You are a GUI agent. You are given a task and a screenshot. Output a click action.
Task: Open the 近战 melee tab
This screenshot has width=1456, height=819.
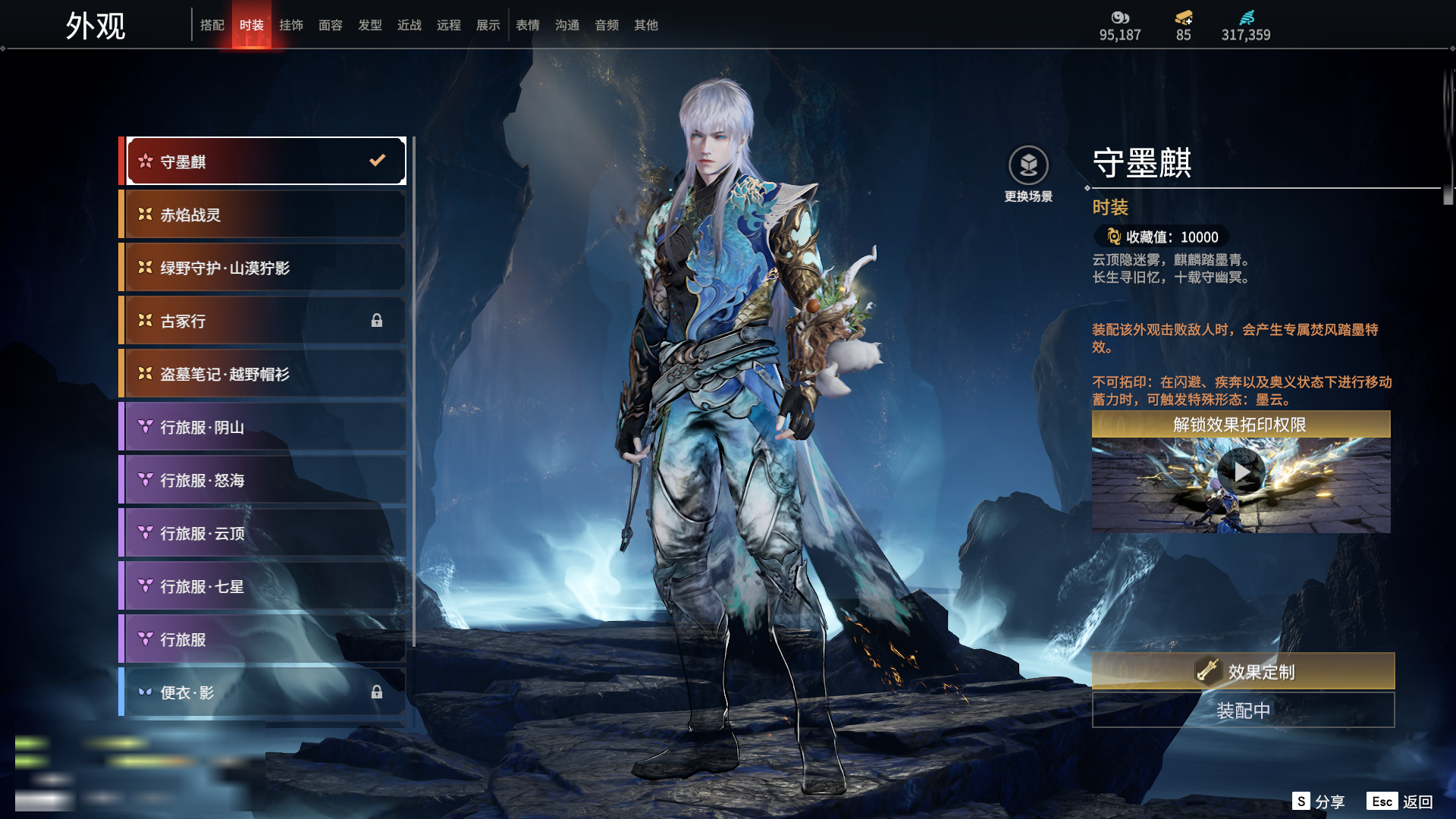[409, 25]
